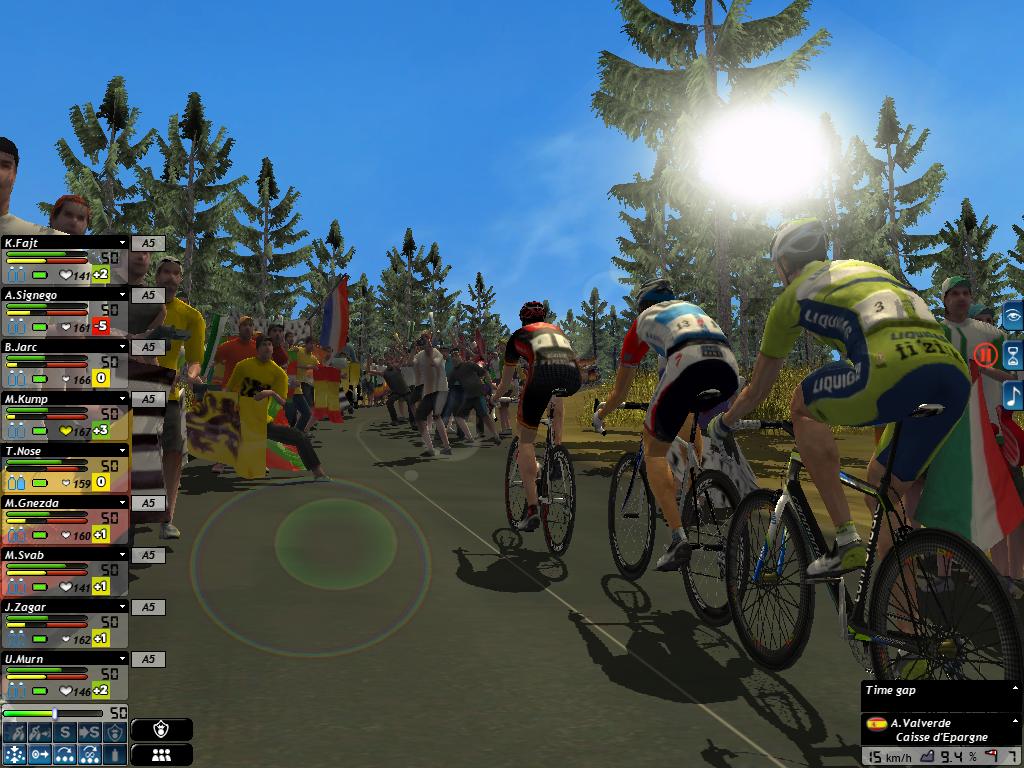Click the hourglass game speed button

click(x=1012, y=355)
